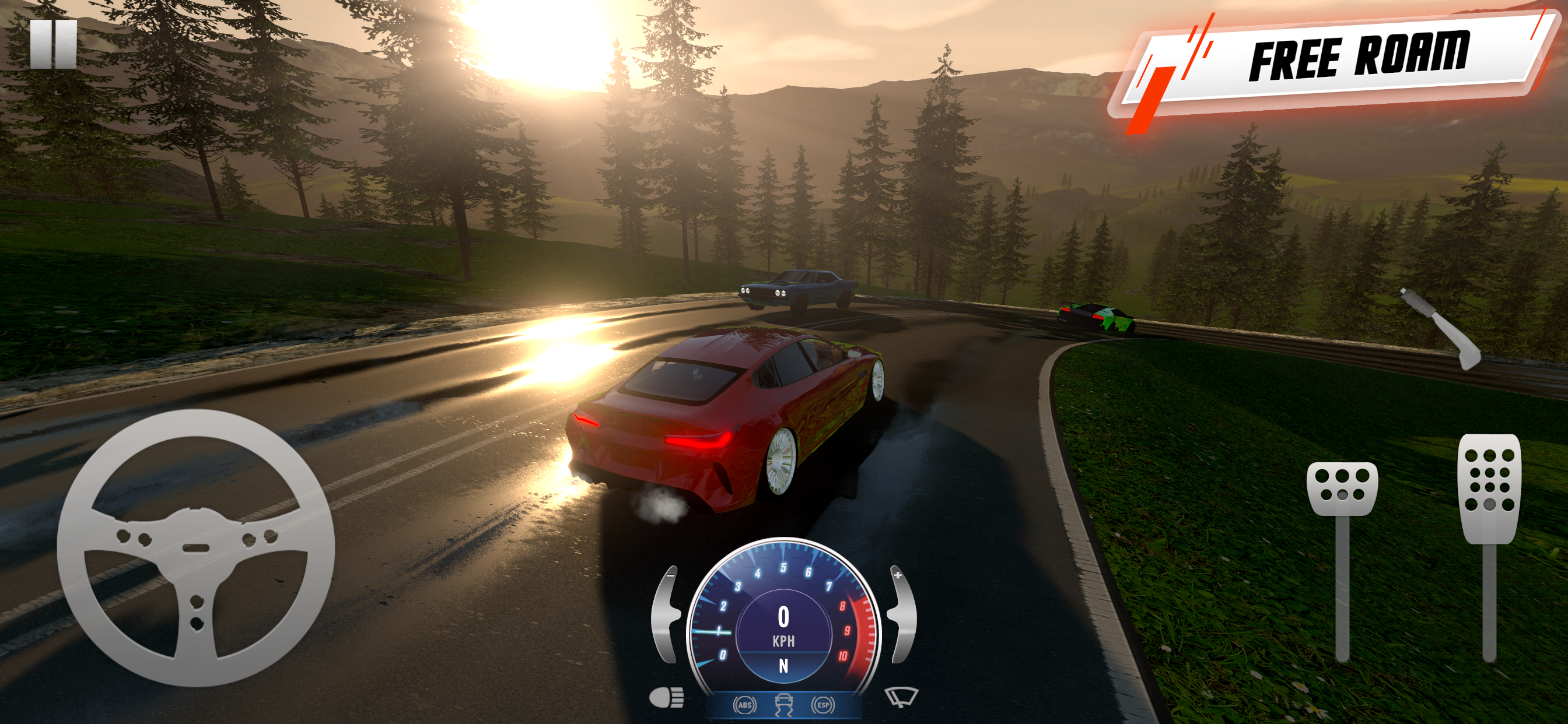
Task: Toggle the ABS indicator
Action: [744, 705]
